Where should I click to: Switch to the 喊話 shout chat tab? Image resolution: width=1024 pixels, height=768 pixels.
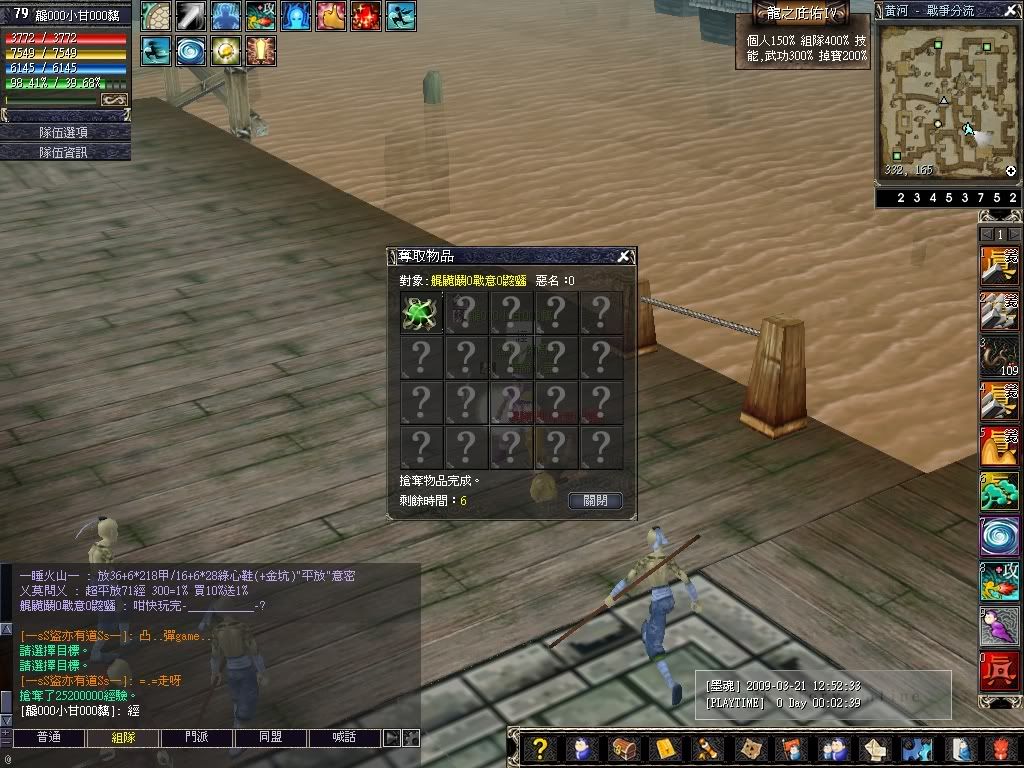point(346,738)
